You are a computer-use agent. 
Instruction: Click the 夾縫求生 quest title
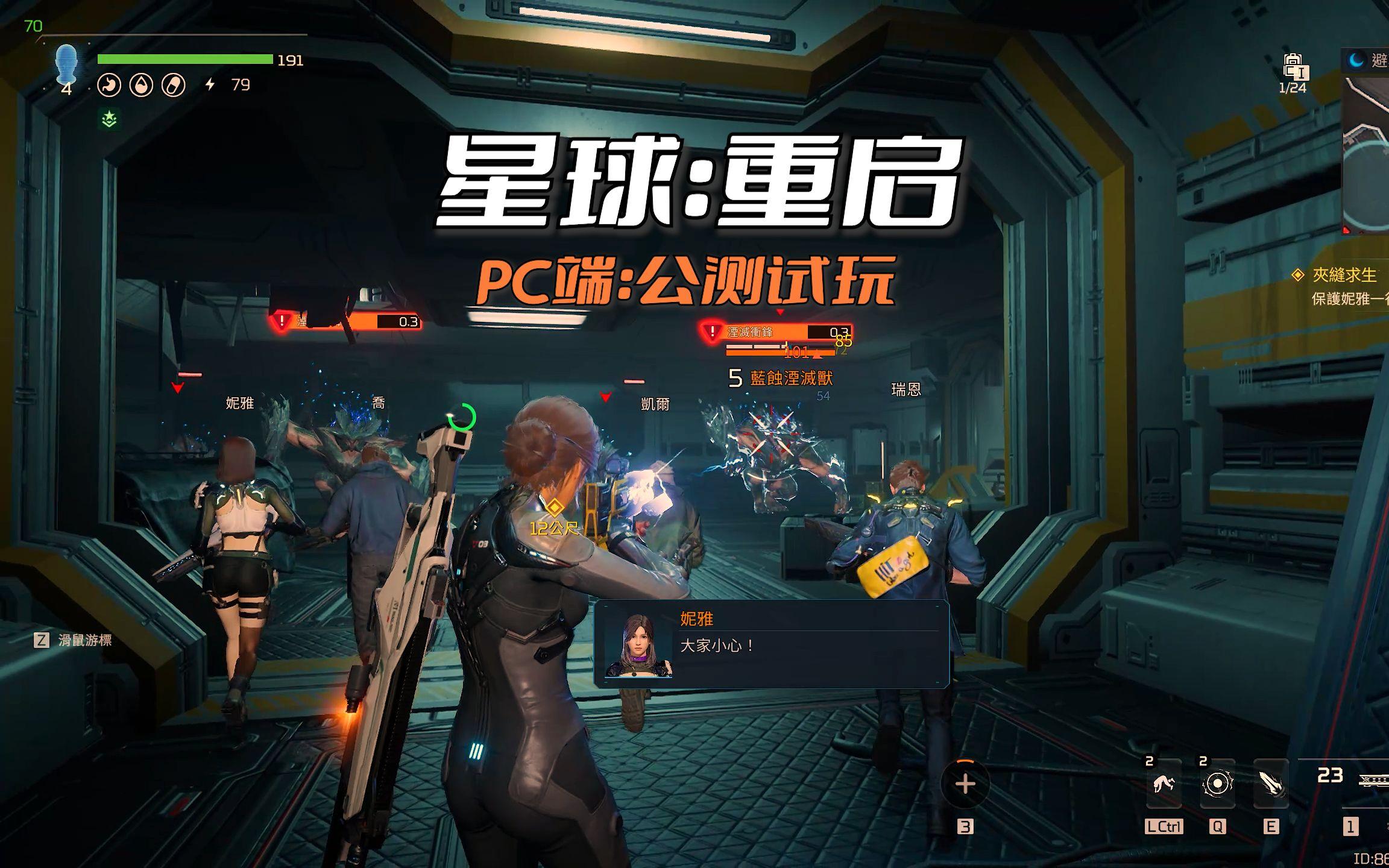1346,274
